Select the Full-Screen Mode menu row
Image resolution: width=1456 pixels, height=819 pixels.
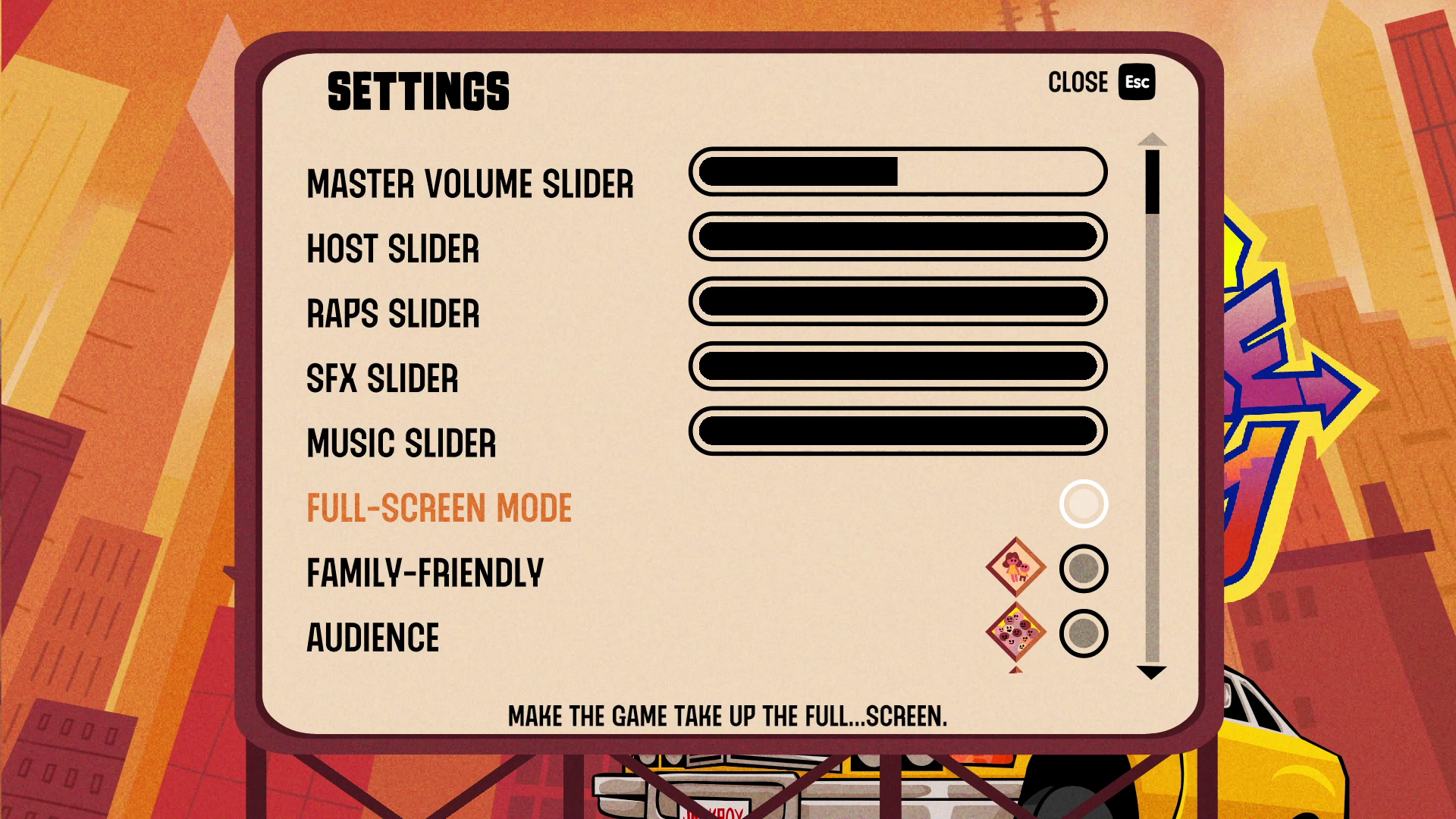439,508
